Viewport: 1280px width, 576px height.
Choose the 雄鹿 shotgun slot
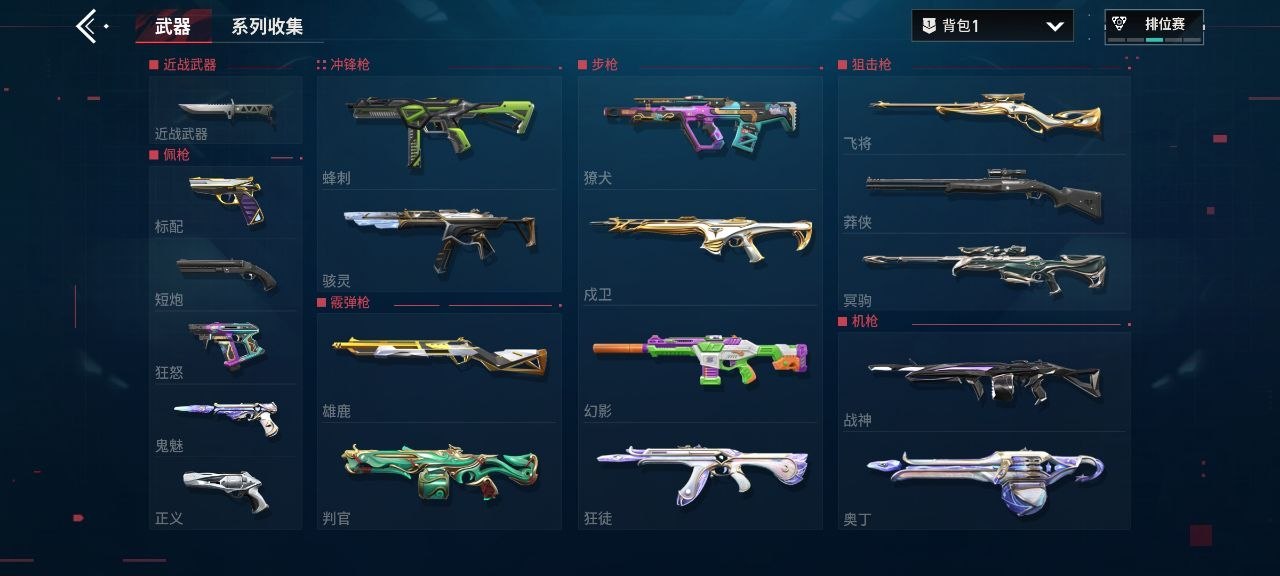click(439, 367)
